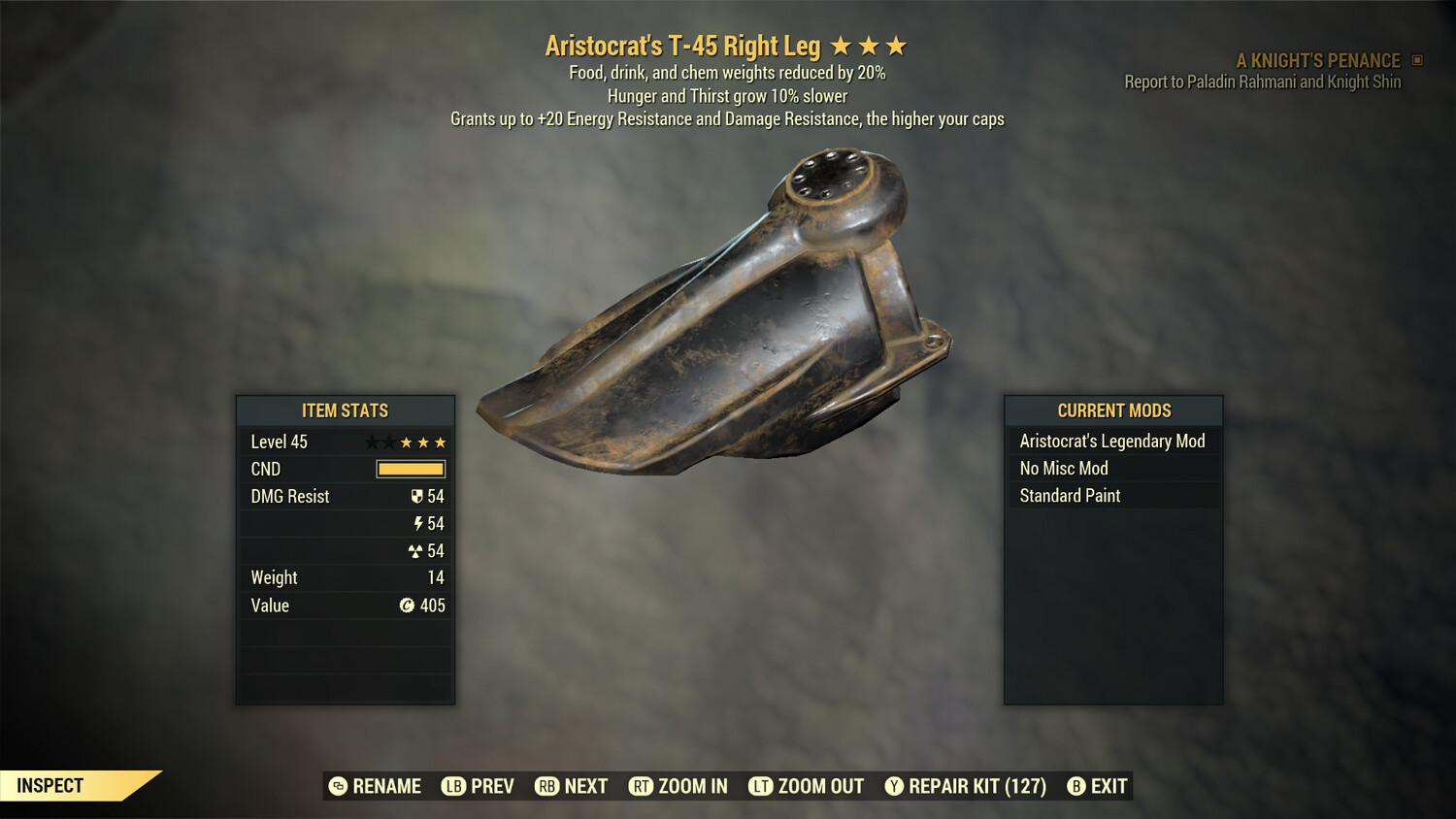Select the Zoom In action

pyautogui.click(x=678, y=786)
